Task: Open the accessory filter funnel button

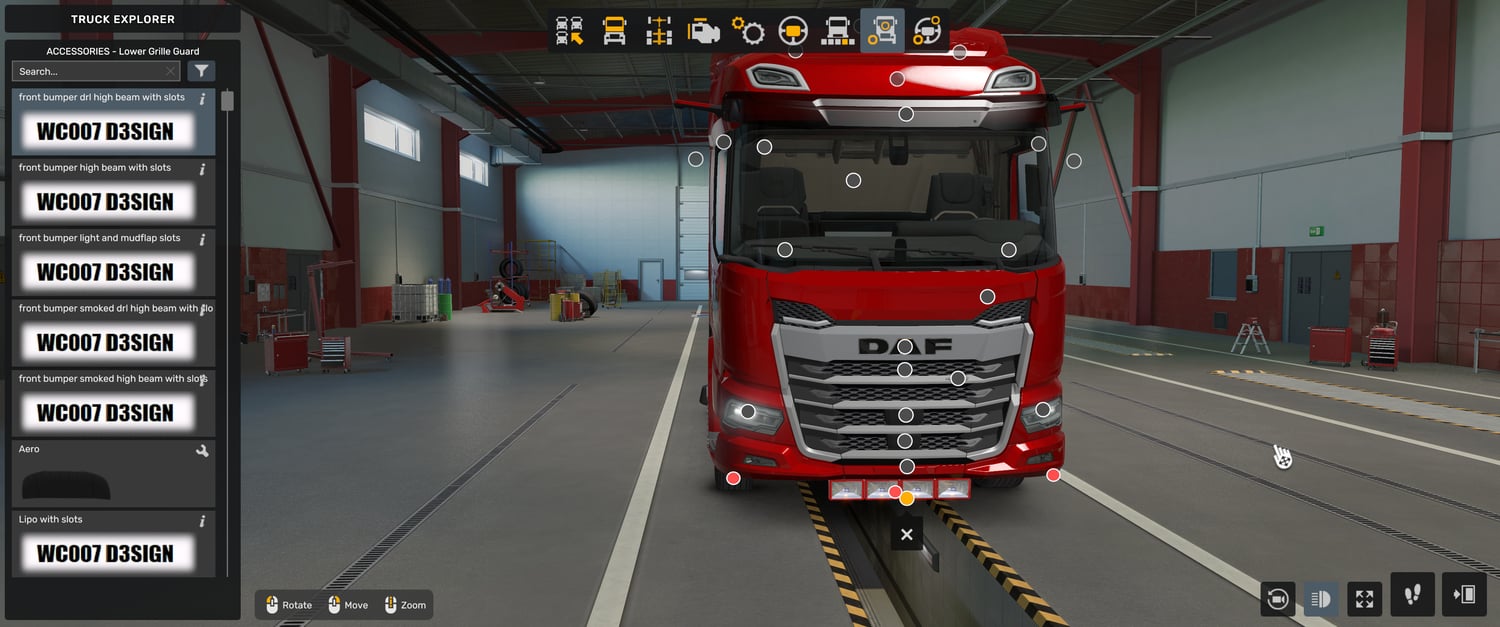Action: pos(202,71)
